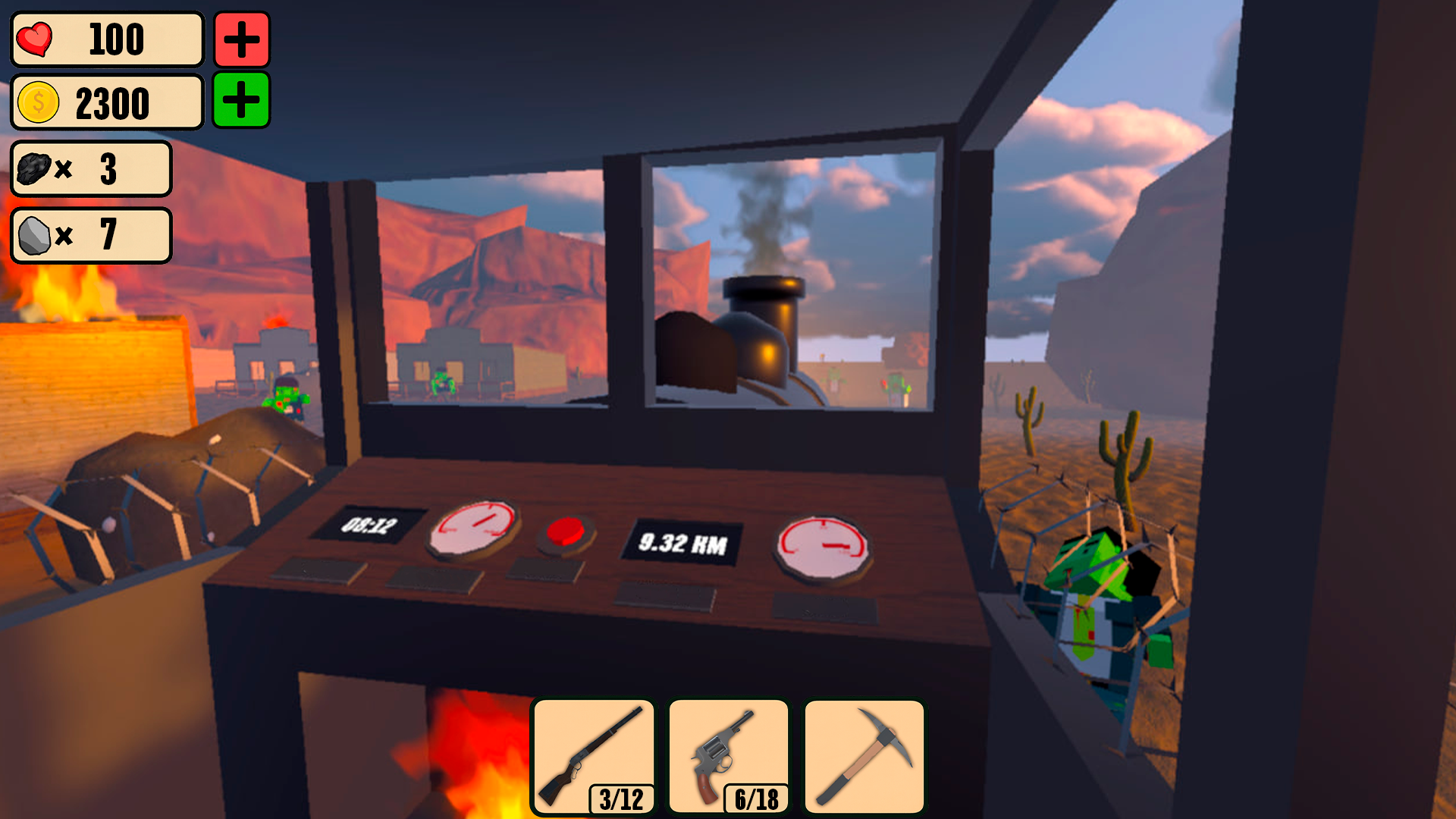Click the heart health icon

point(36,39)
